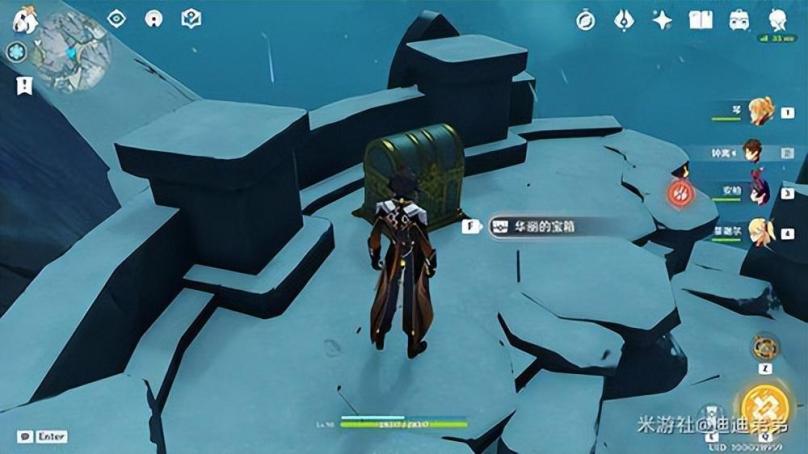This screenshot has height=454, width=808.
Task: Open the Paimon menu
Action: [x=24, y=18]
